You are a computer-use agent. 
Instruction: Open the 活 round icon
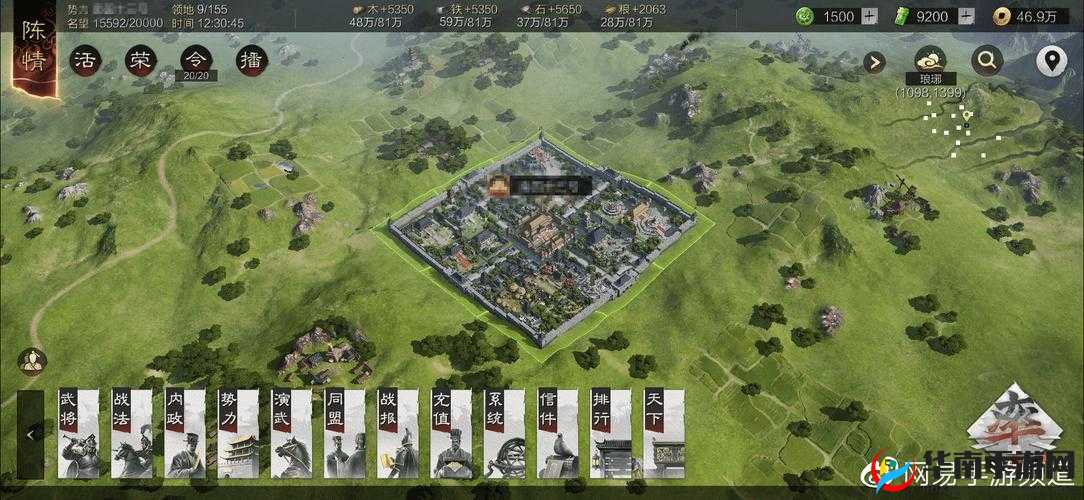(86, 61)
